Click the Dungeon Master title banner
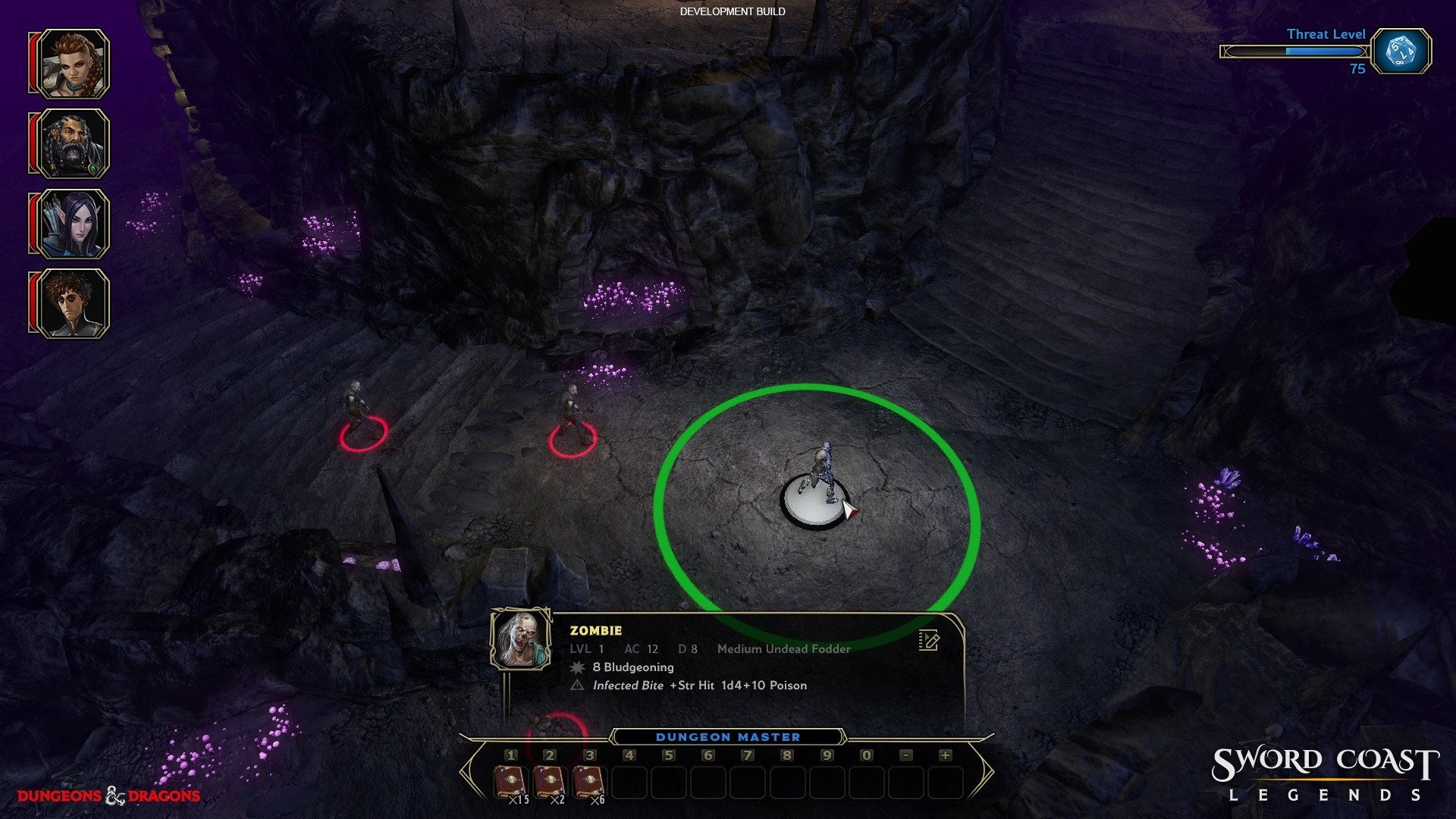Viewport: 1456px width, 819px height. pos(728,736)
